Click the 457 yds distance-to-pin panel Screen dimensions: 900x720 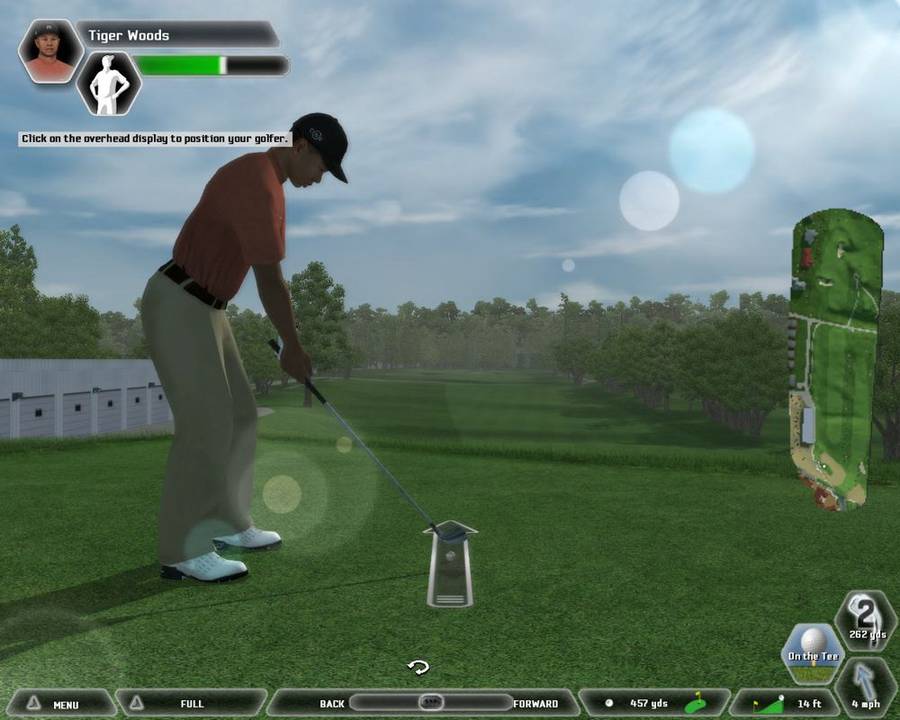pyautogui.click(x=654, y=703)
